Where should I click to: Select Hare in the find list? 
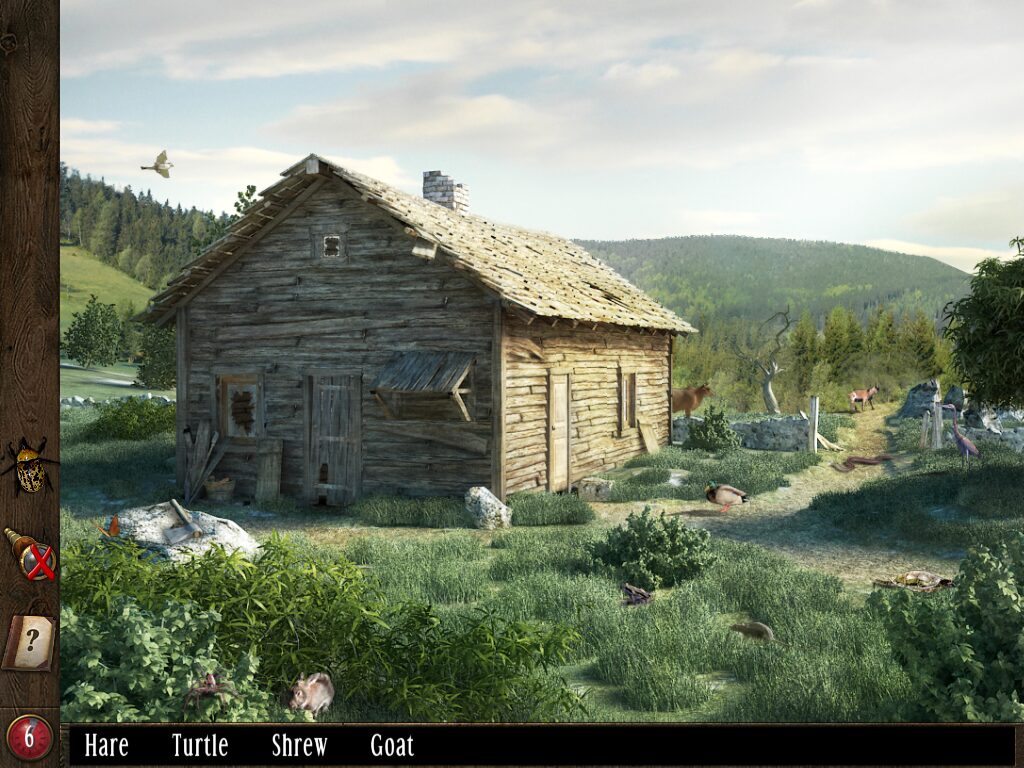point(106,745)
